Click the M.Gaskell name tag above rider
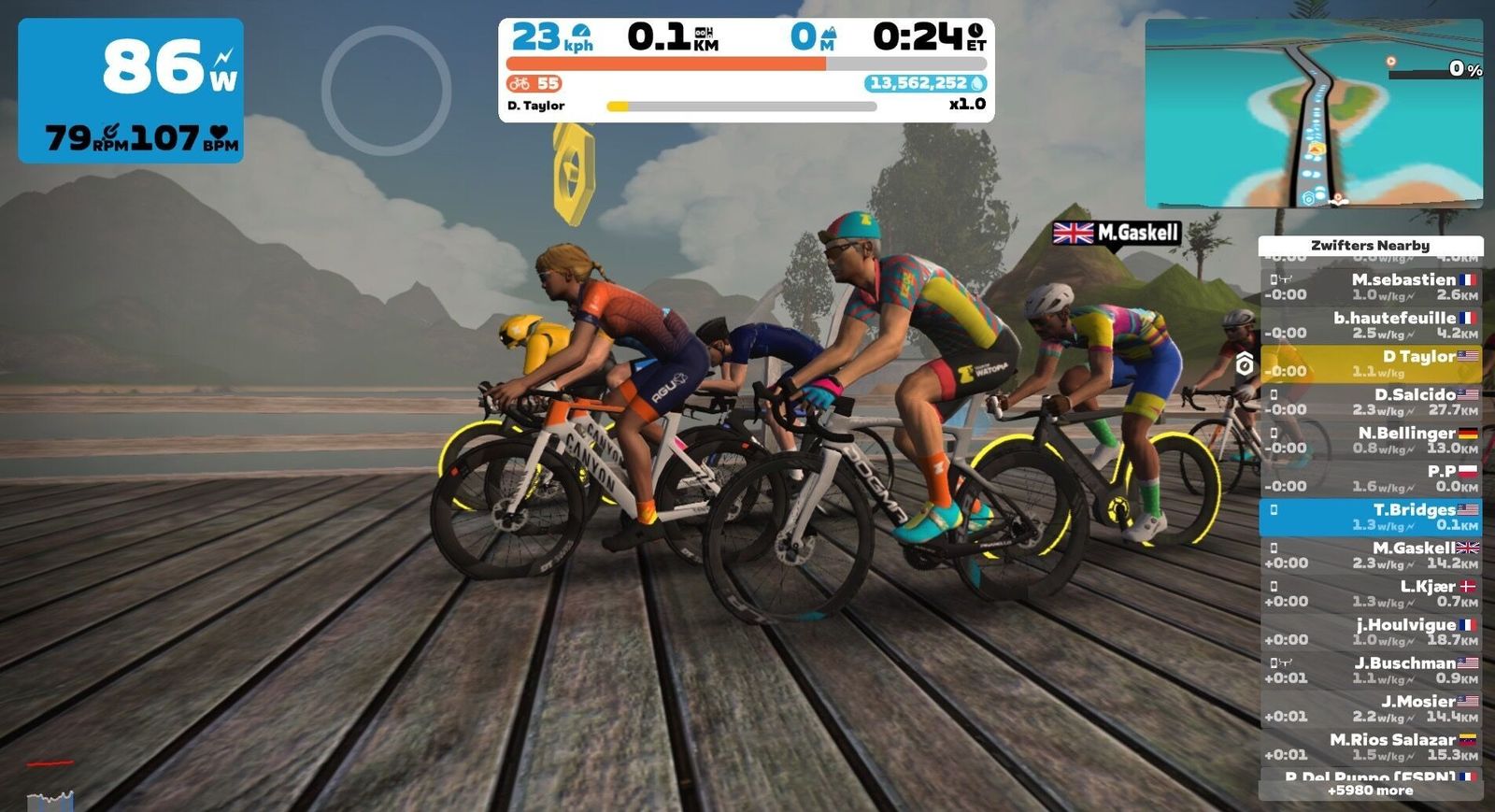This screenshot has height=812, width=1495. (x=1117, y=233)
